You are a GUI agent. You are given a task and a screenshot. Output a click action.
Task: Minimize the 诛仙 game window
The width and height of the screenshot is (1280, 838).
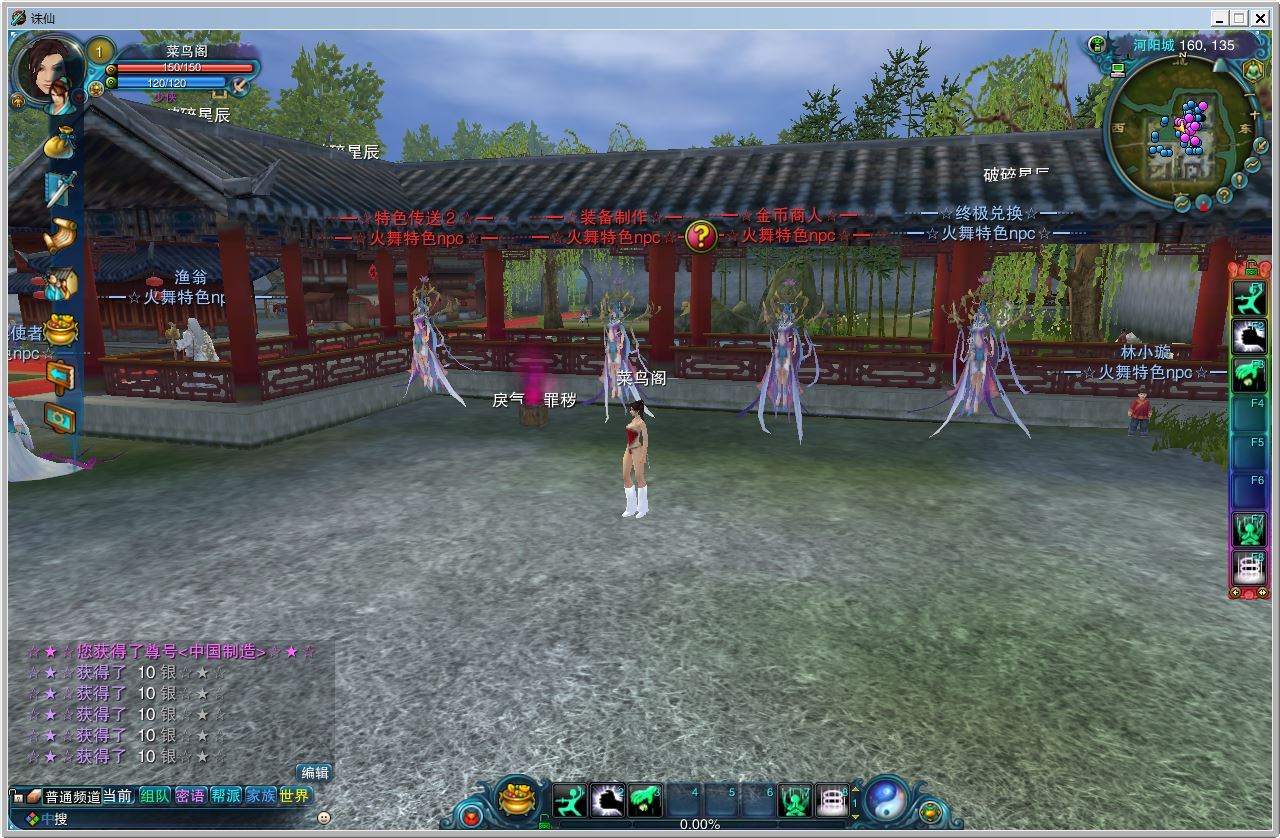1220,18
